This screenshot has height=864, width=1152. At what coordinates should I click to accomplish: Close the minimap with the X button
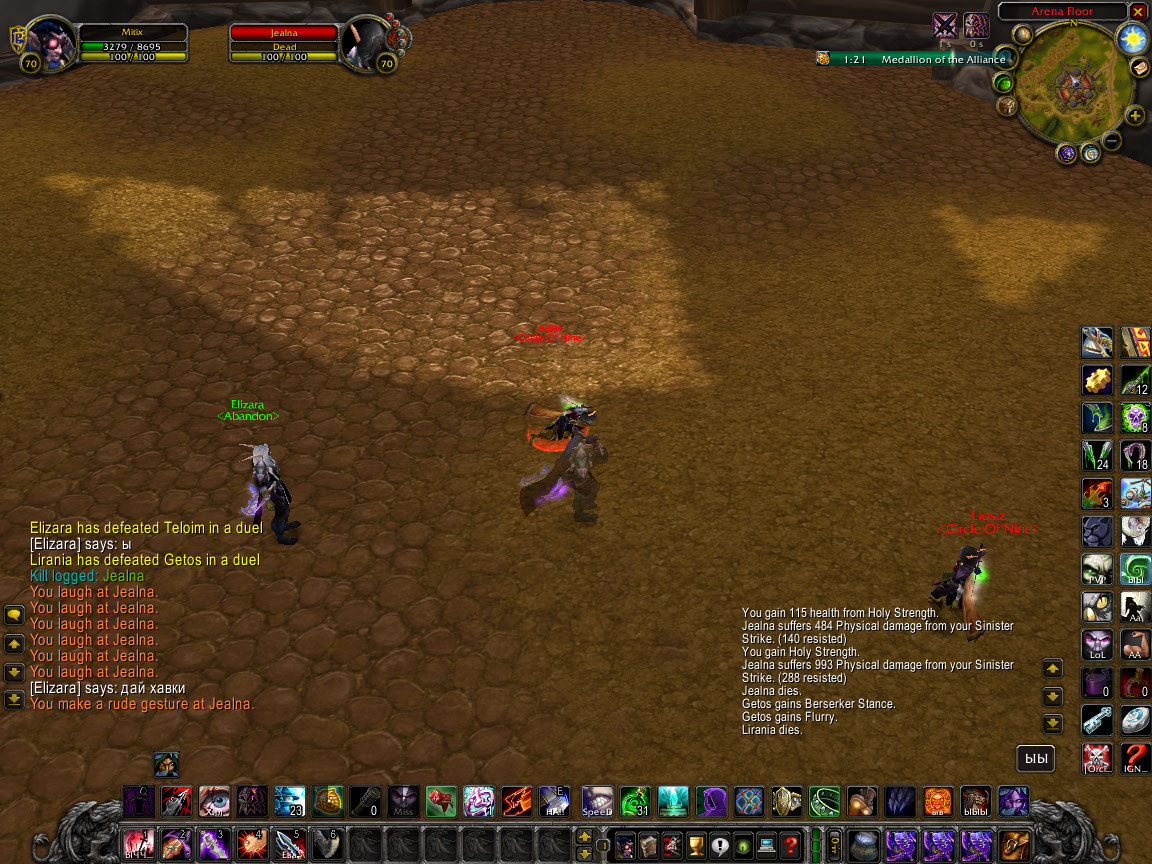[1138, 11]
